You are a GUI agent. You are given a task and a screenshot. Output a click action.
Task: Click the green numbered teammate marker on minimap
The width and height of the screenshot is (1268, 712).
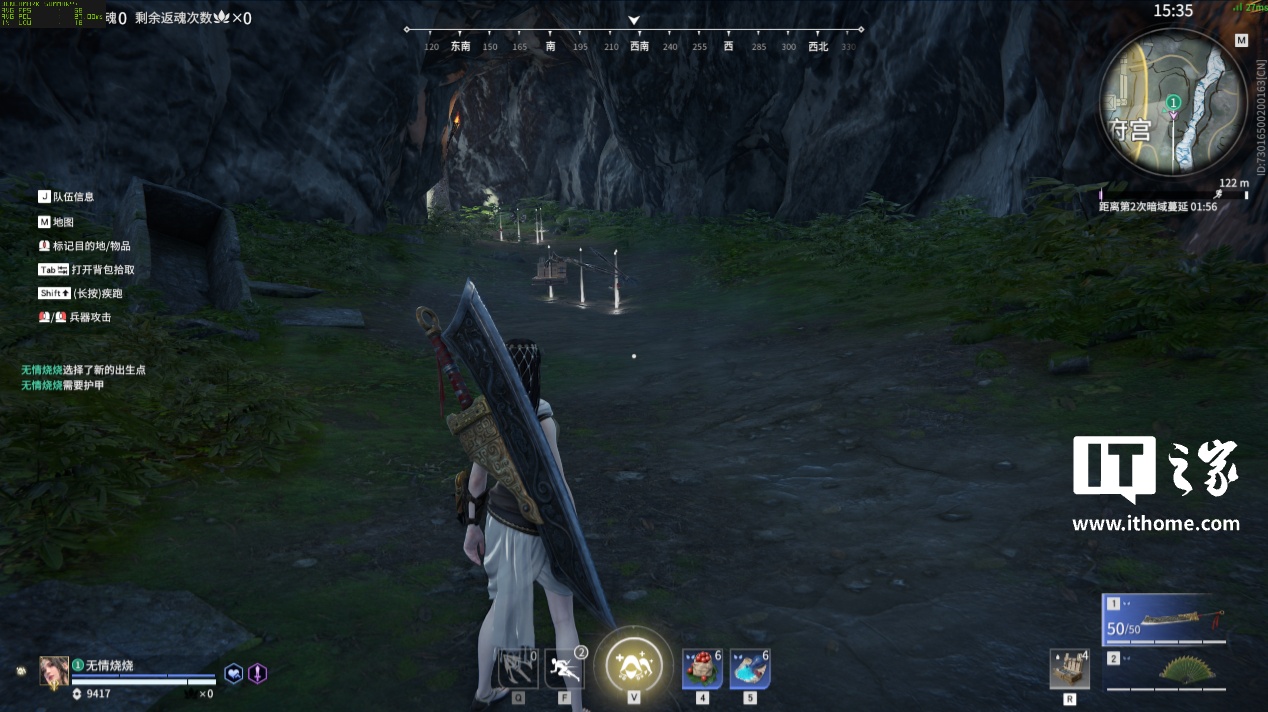pyautogui.click(x=1174, y=102)
